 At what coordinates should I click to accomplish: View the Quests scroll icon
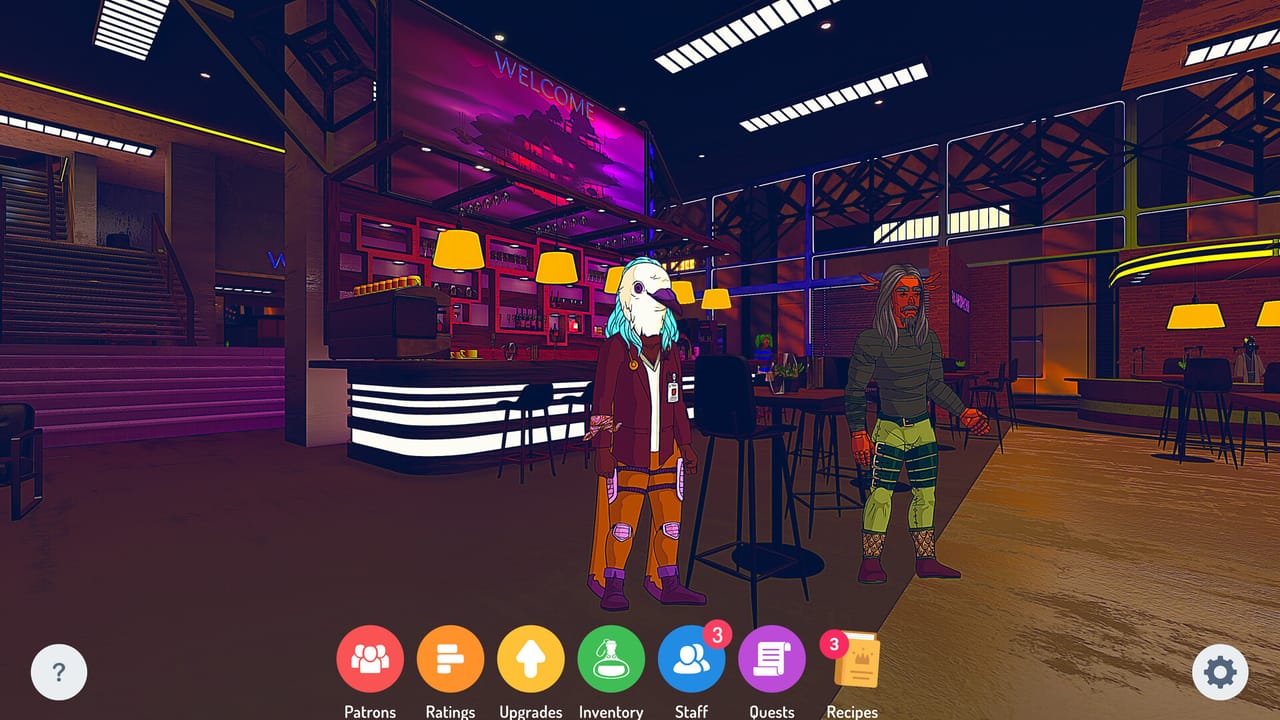click(772, 660)
